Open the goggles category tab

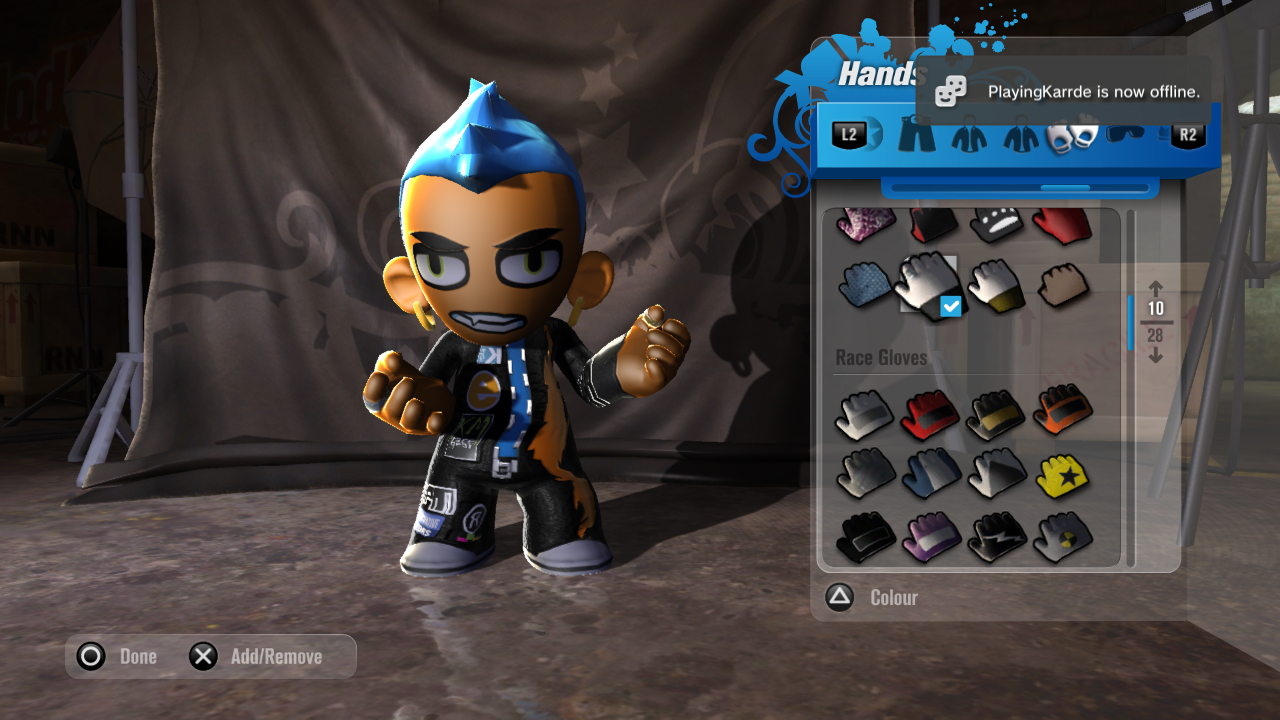[1130, 135]
